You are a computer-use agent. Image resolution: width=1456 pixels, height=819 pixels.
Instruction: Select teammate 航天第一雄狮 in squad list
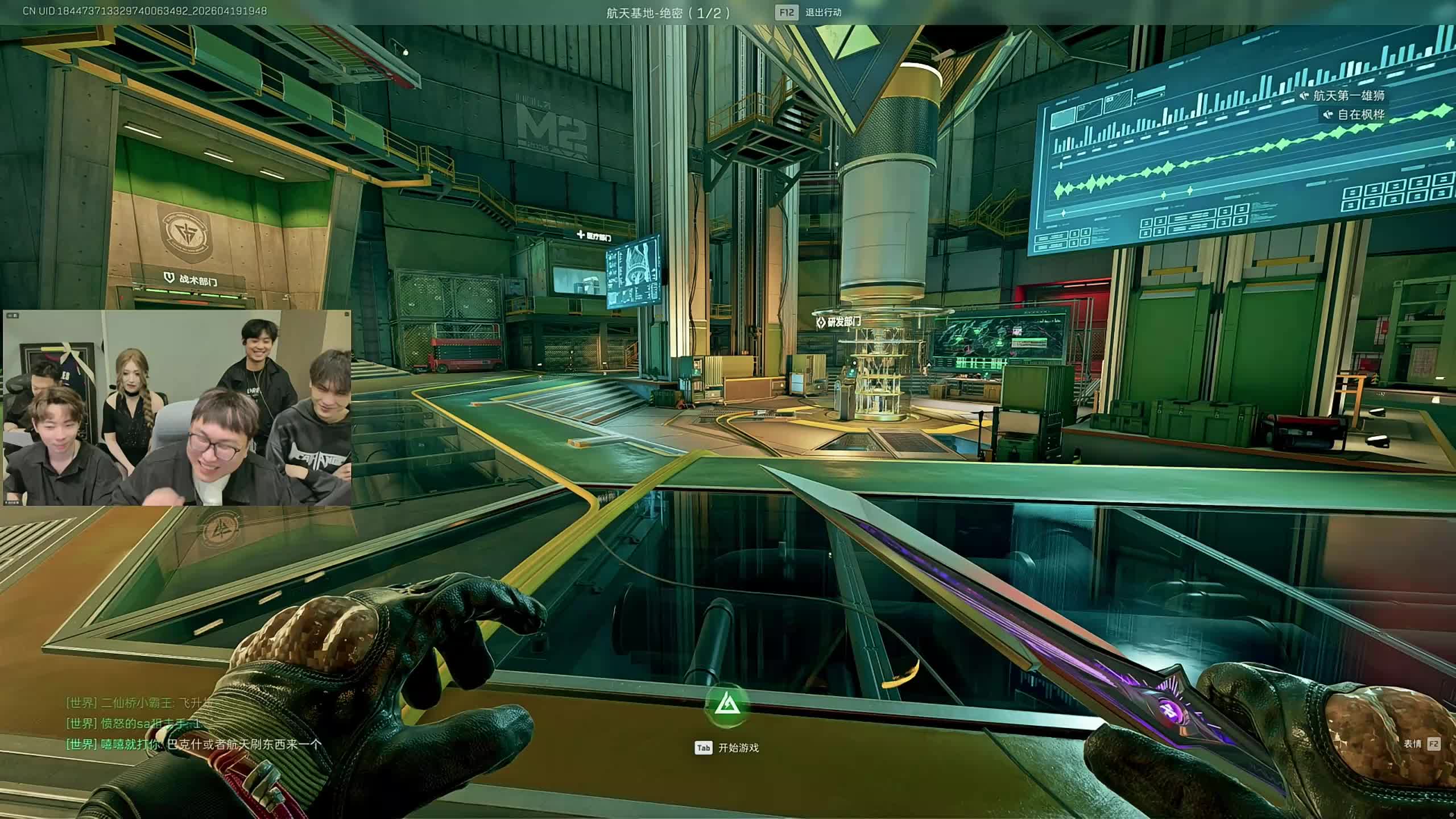point(1348,96)
